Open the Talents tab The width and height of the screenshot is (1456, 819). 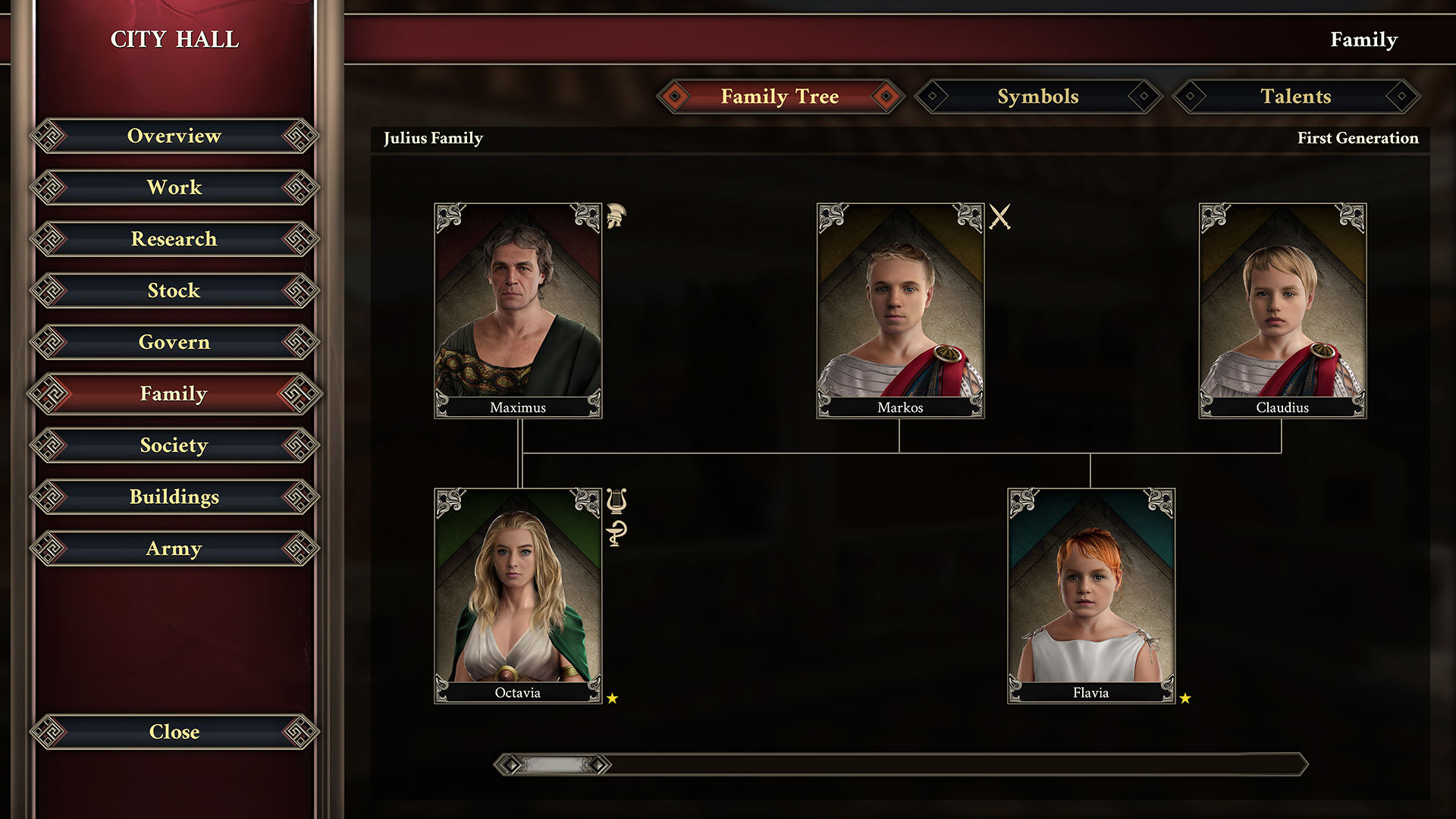[1295, 97]
